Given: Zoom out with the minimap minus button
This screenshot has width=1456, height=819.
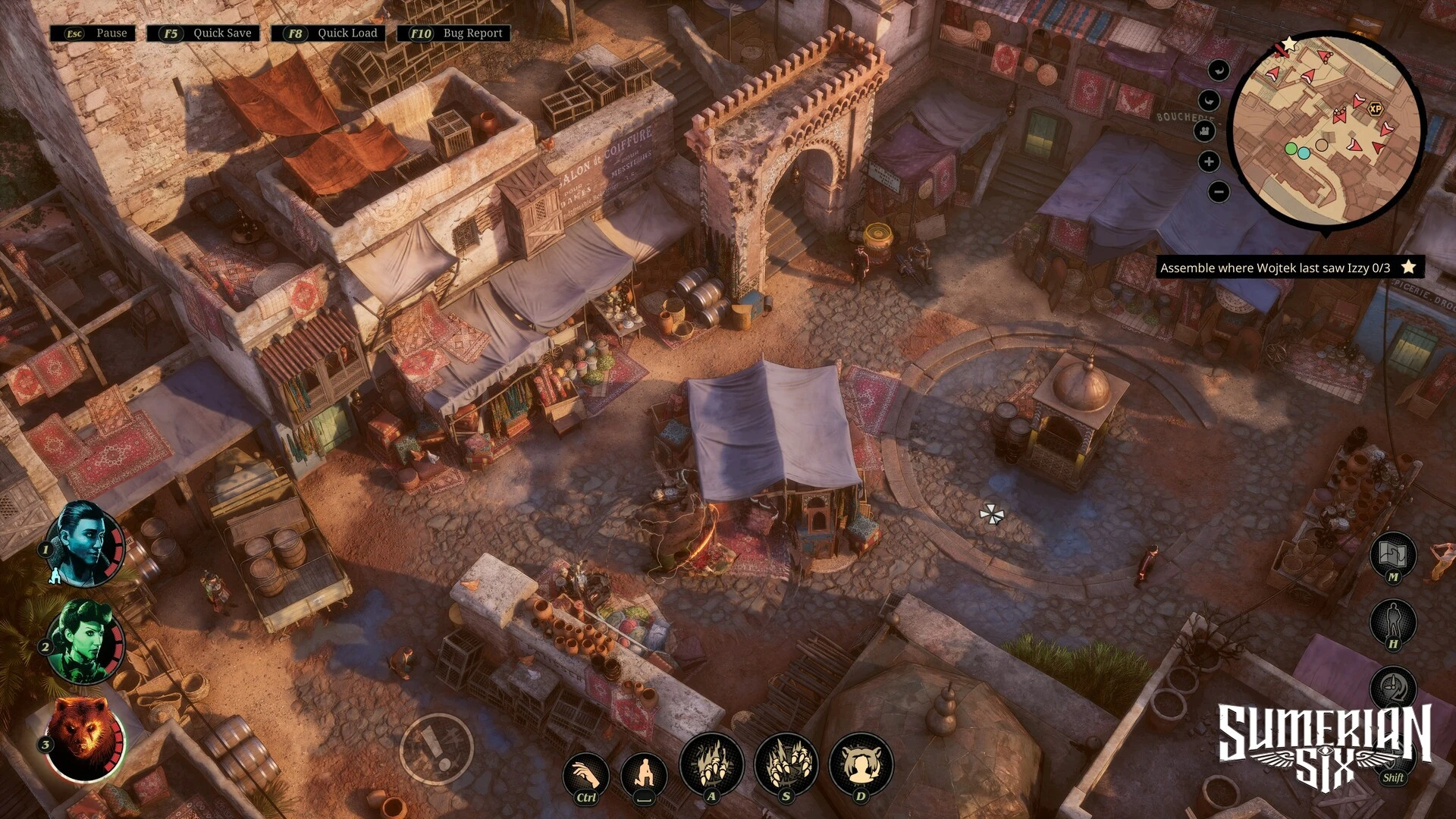Looking at the screenshot, I should pyautogui.click(x=1218, y=192).
